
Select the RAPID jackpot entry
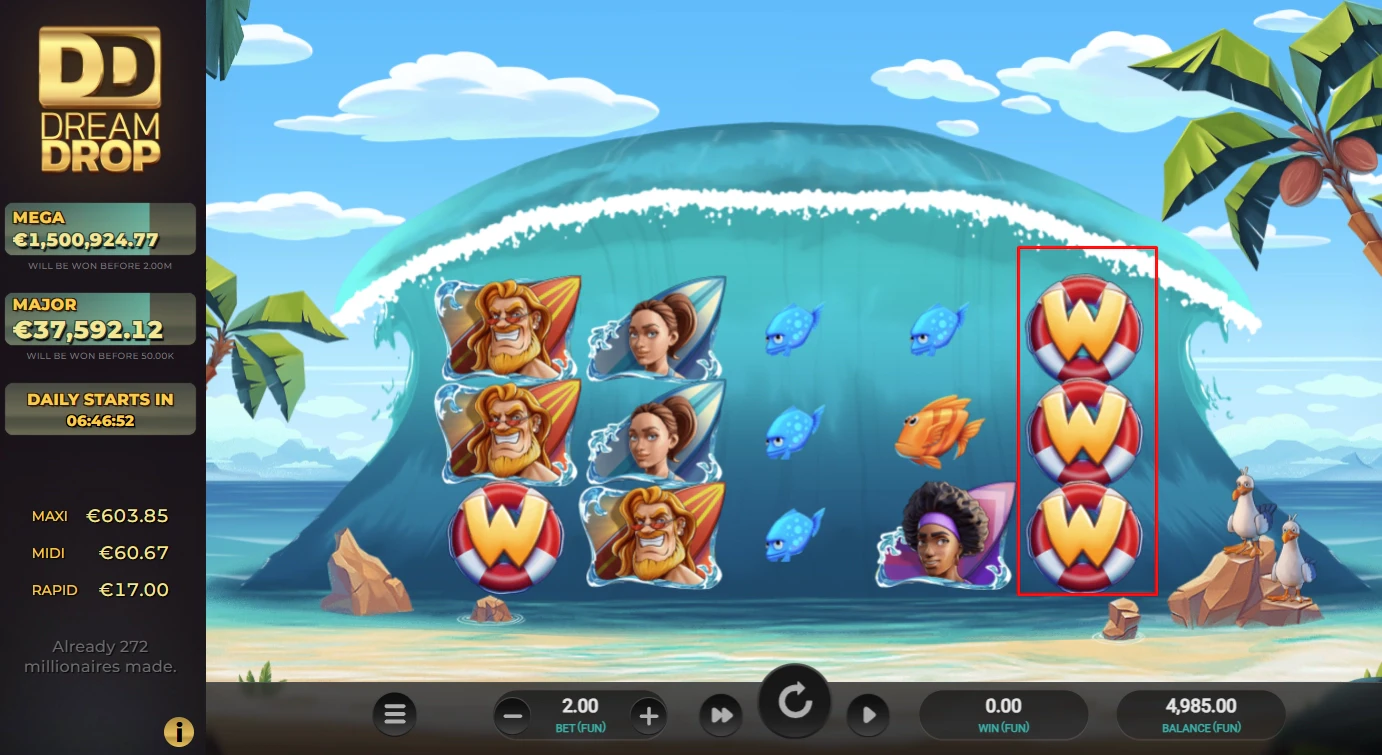click(100, 589)
